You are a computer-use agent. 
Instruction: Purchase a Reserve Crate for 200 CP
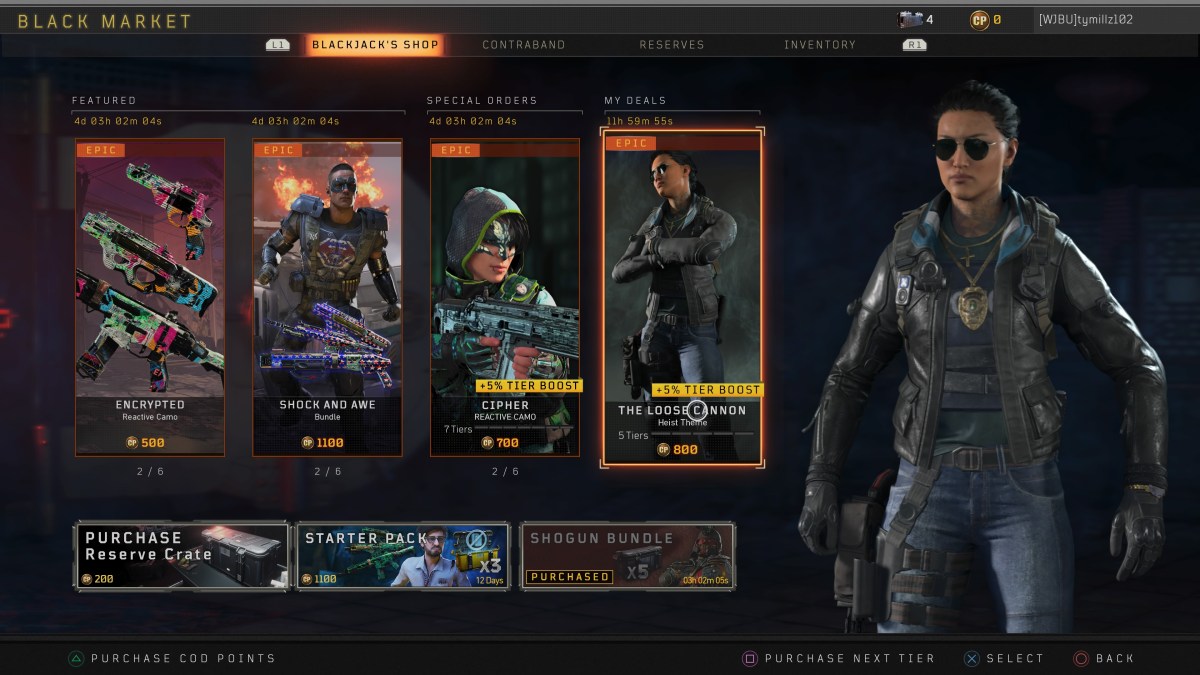pyautogui.click(x=181, y=555)
